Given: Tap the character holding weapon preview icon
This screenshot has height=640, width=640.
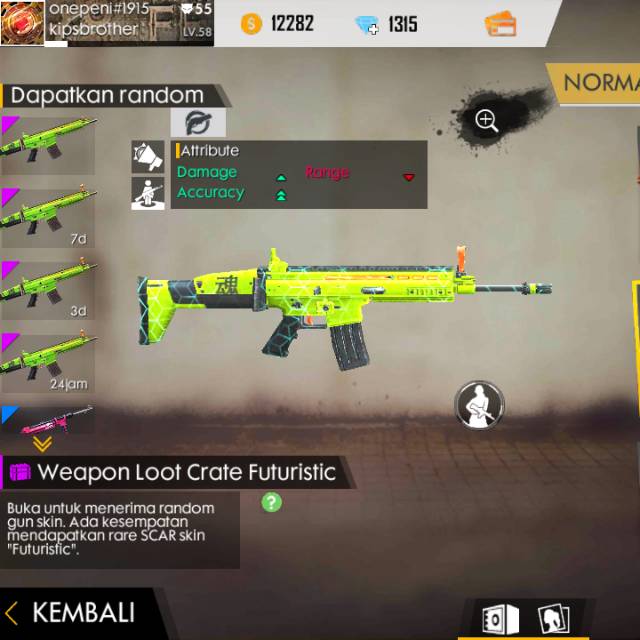Looking at the screenshot, I should tap(479, 405).
